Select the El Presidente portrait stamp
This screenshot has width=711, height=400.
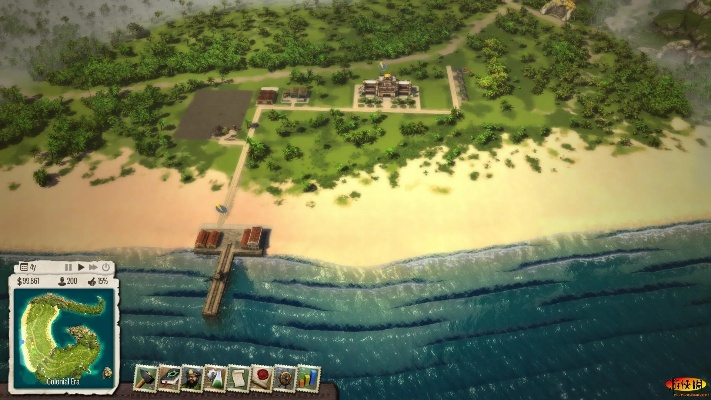click(192, 378)
